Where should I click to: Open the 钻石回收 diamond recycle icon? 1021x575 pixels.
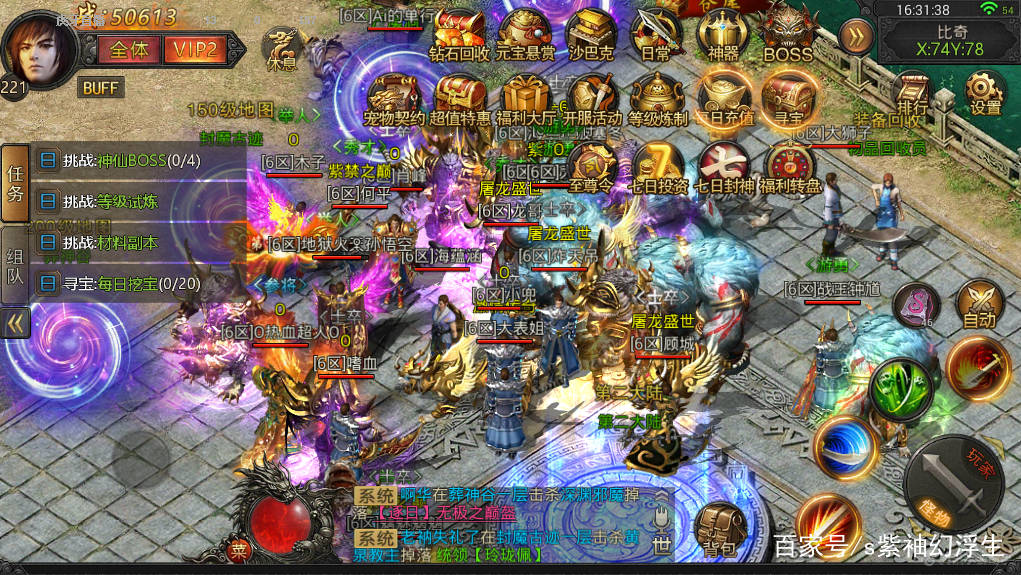459,33
